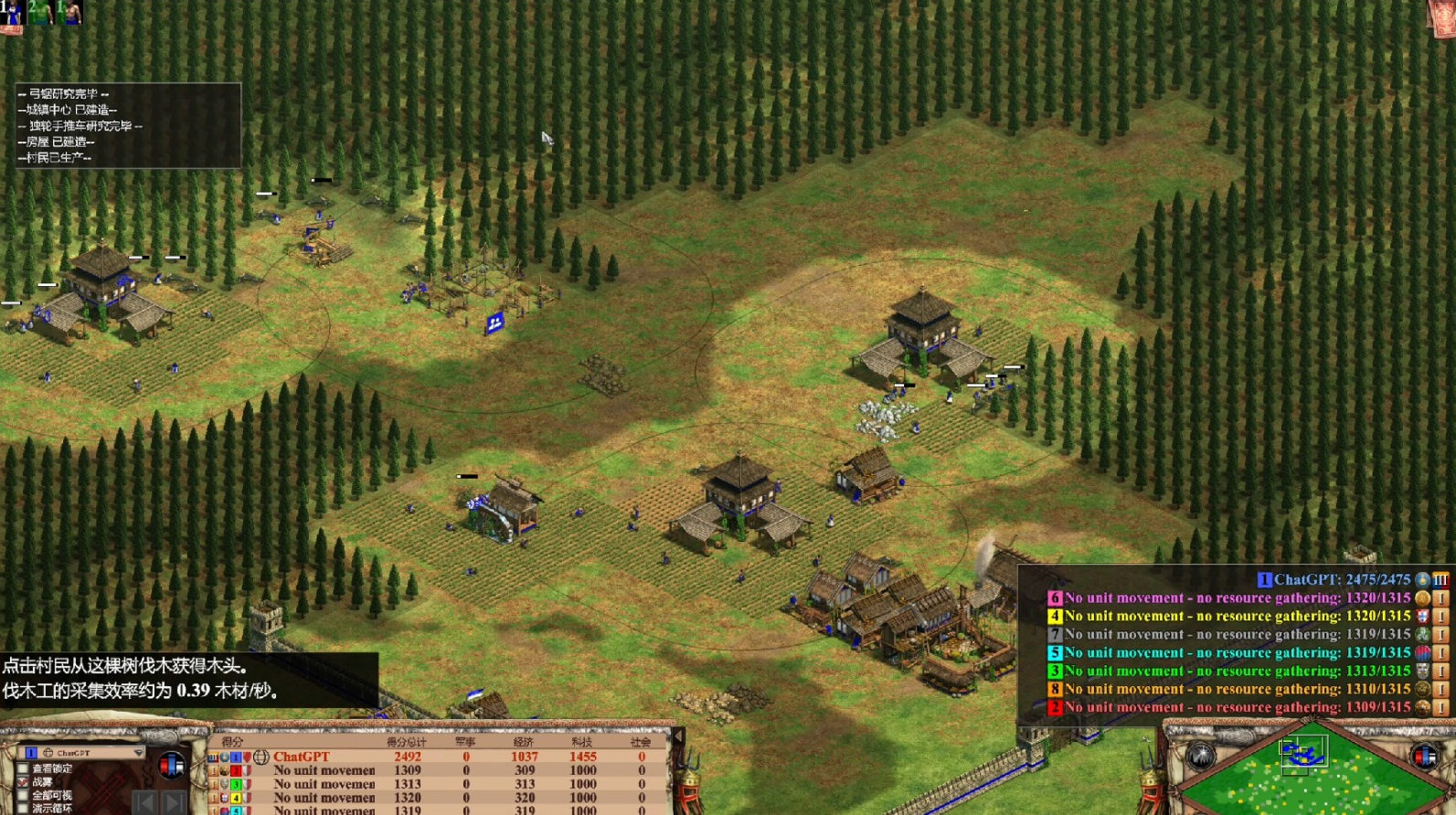Sort scores by the 军事 column header

tap(465, 743)
